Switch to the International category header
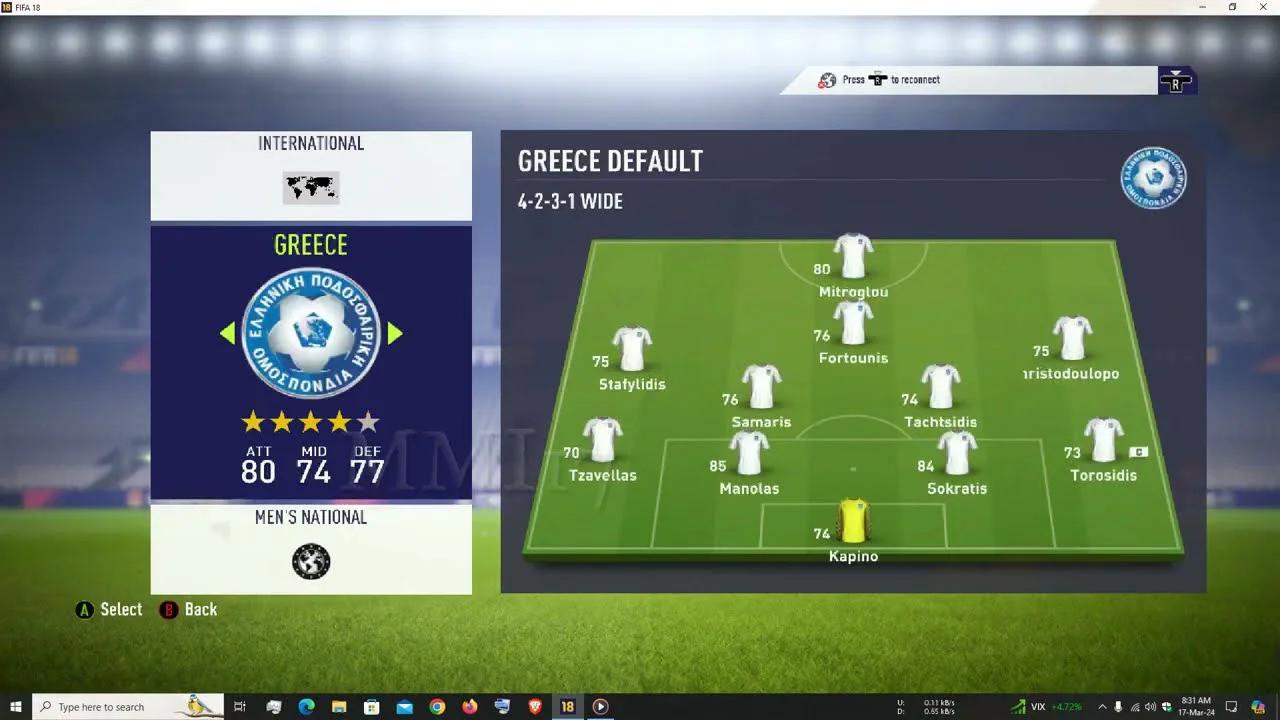The image size is (1280, 720). click(311, 143)
